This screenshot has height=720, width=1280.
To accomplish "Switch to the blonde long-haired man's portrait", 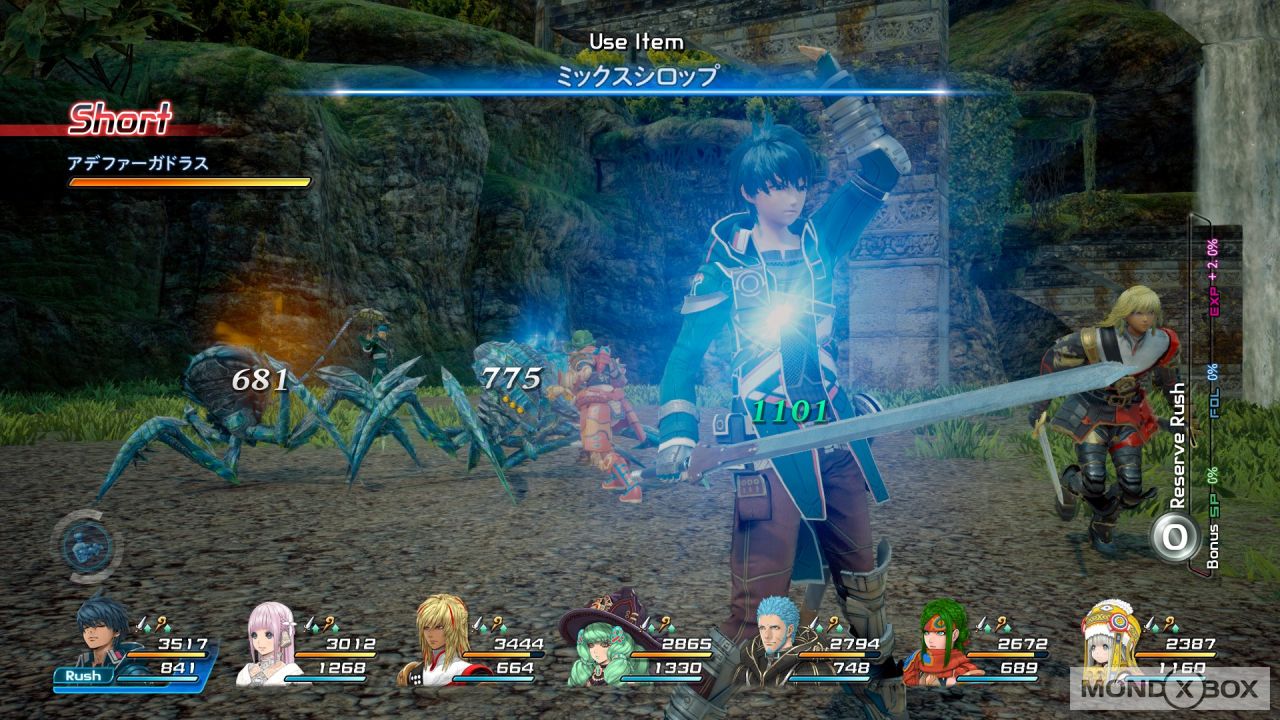I will click(x=437, y=640).
